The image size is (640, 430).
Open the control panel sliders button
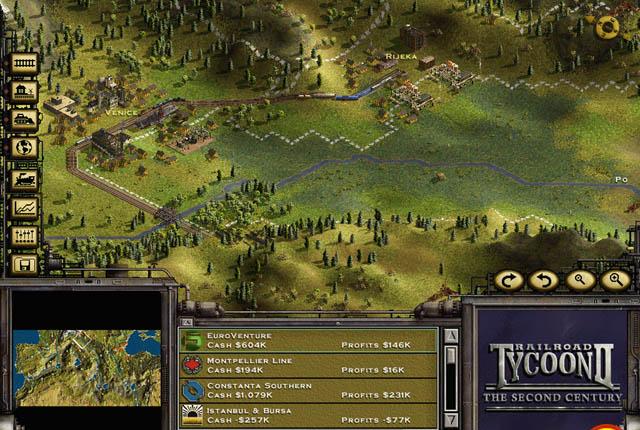(x=24, y=236)
